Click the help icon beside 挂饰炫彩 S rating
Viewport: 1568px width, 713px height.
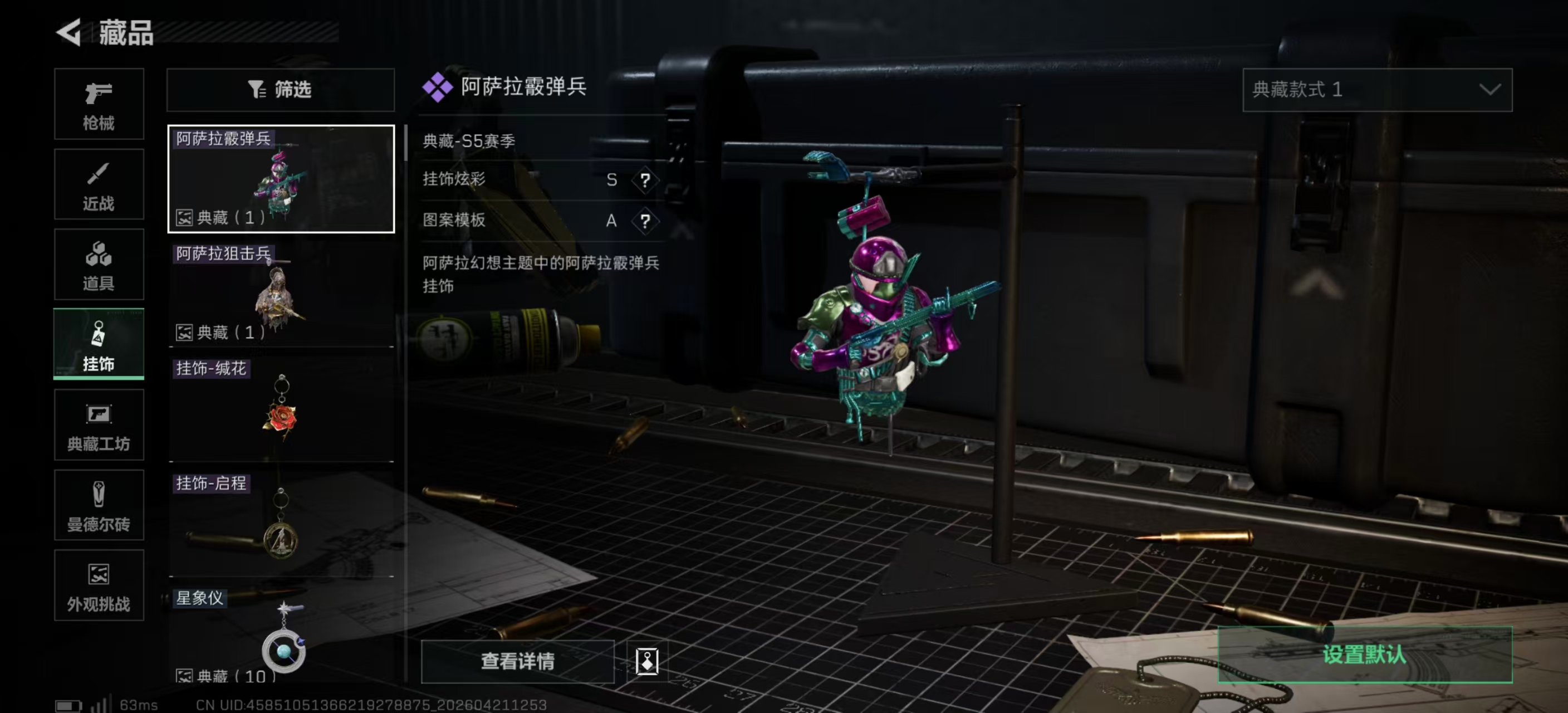(x=645, y=180)
